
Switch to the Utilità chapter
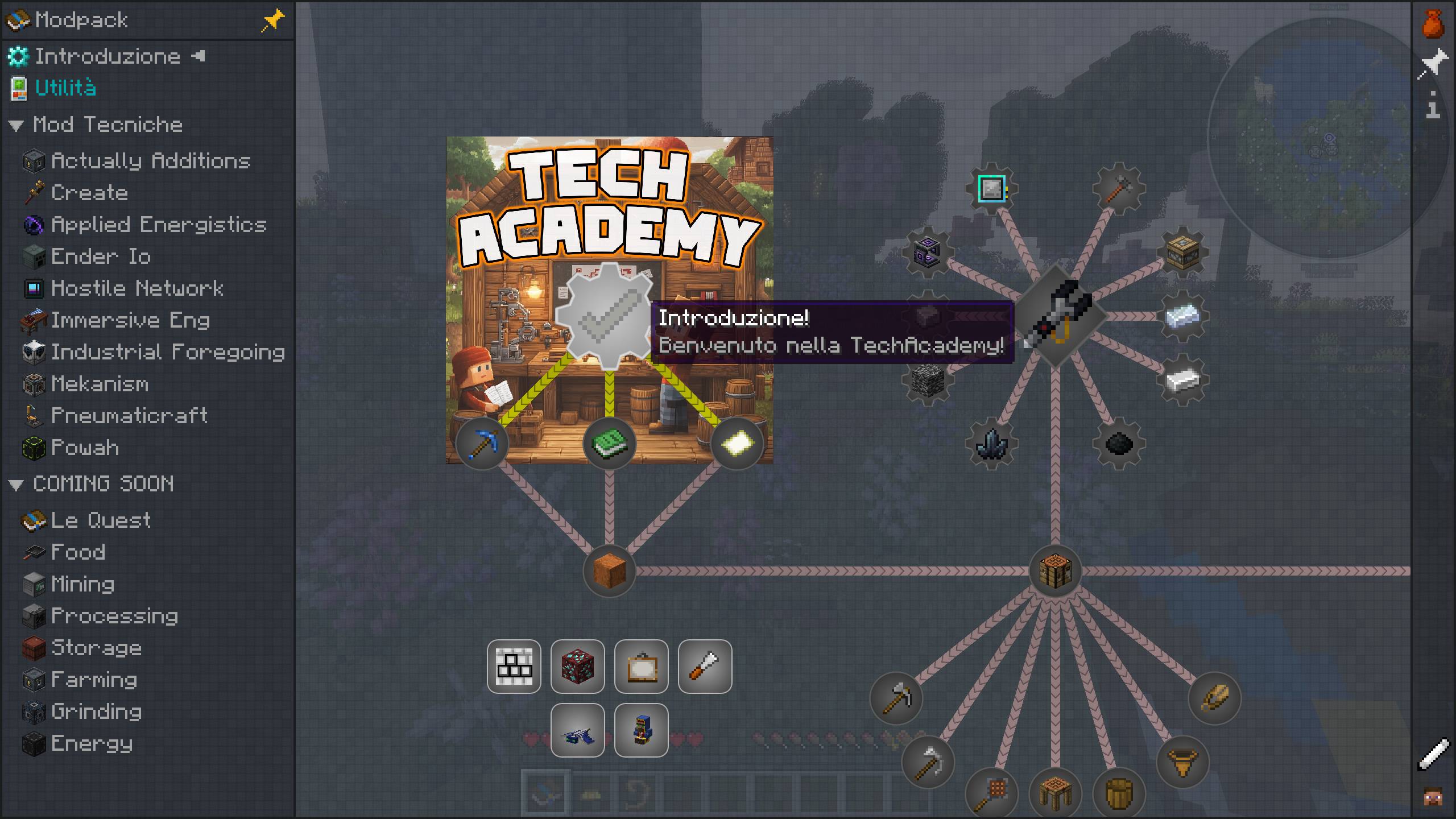65,88
